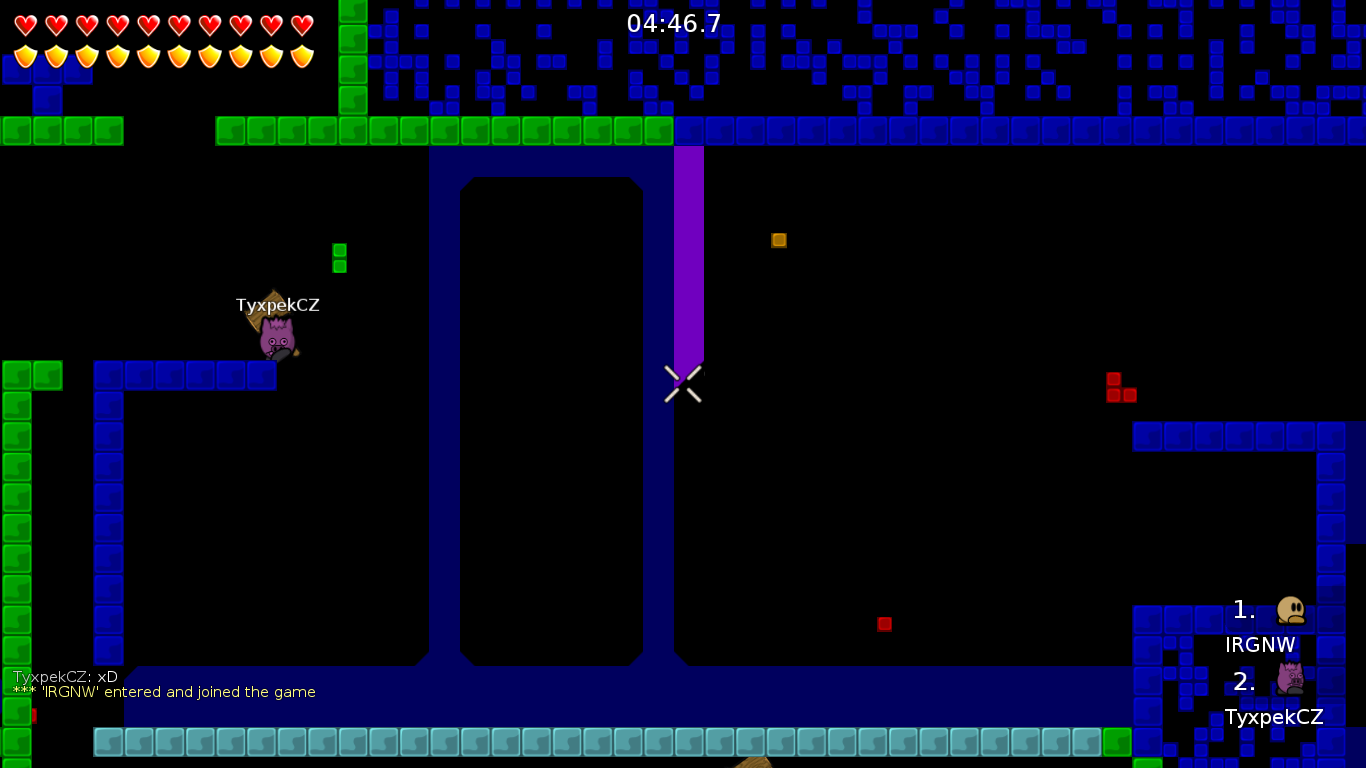Click the crosshair in the center
This screenshot has height=768, width=1366.
[683, 385]
